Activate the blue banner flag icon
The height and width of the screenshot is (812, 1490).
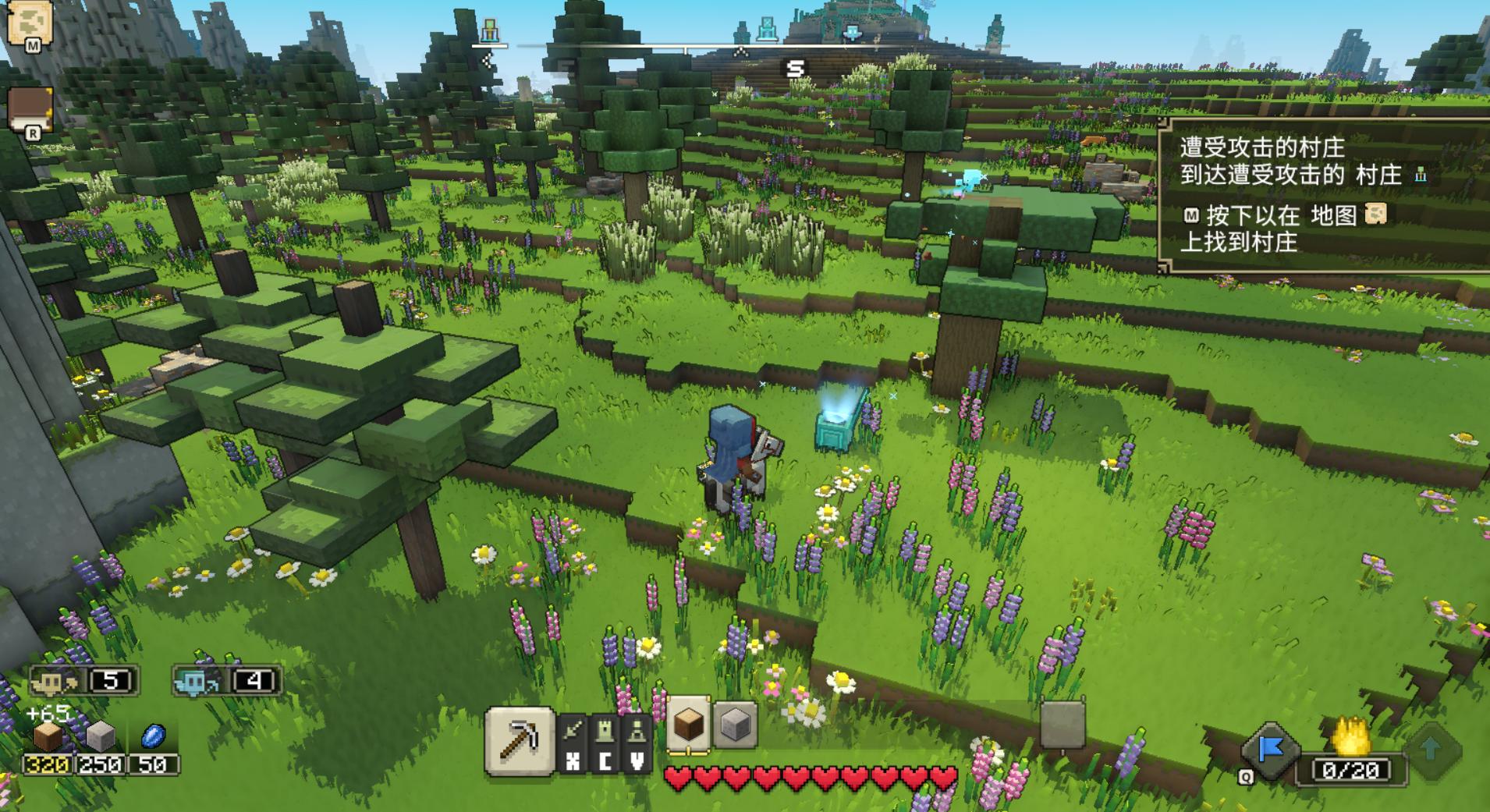pyautogui.click(x=1270, y=750)
